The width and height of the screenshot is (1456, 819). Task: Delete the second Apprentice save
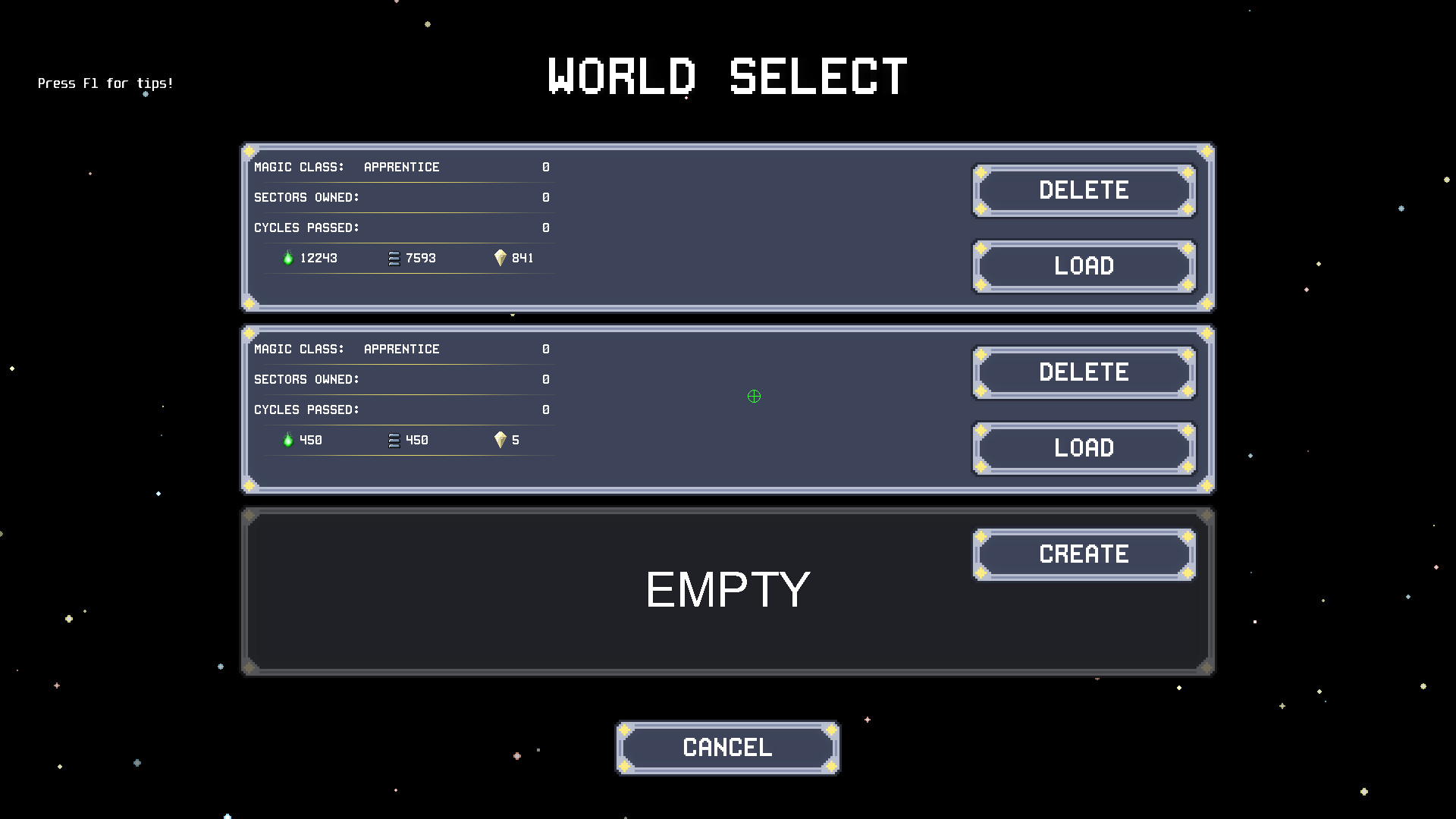pyautogui.click(x=1083, y=372)
